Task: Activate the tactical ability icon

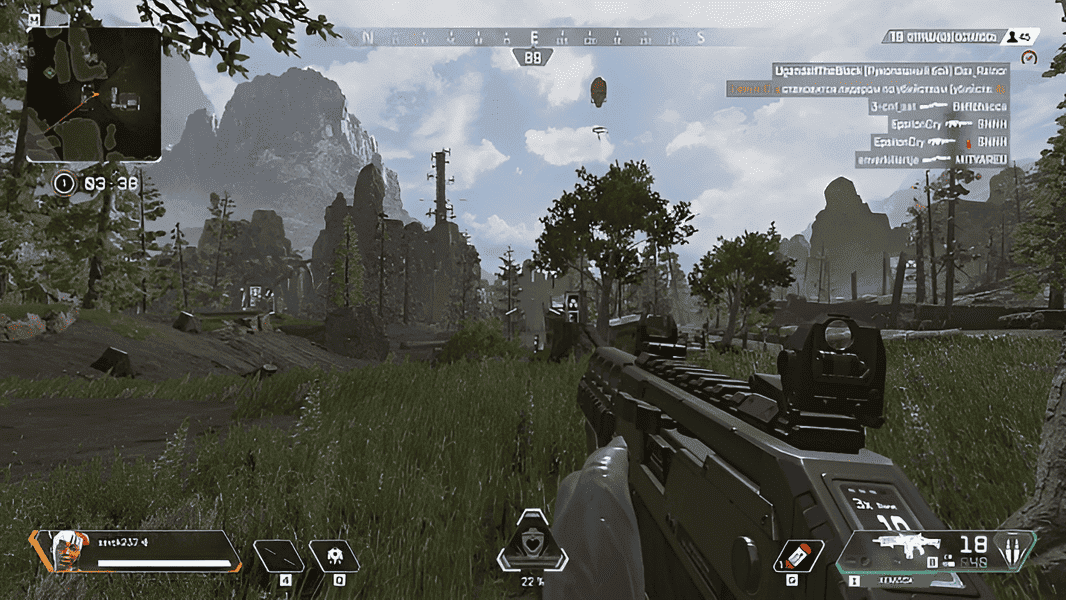Action: tap(278, 555)
